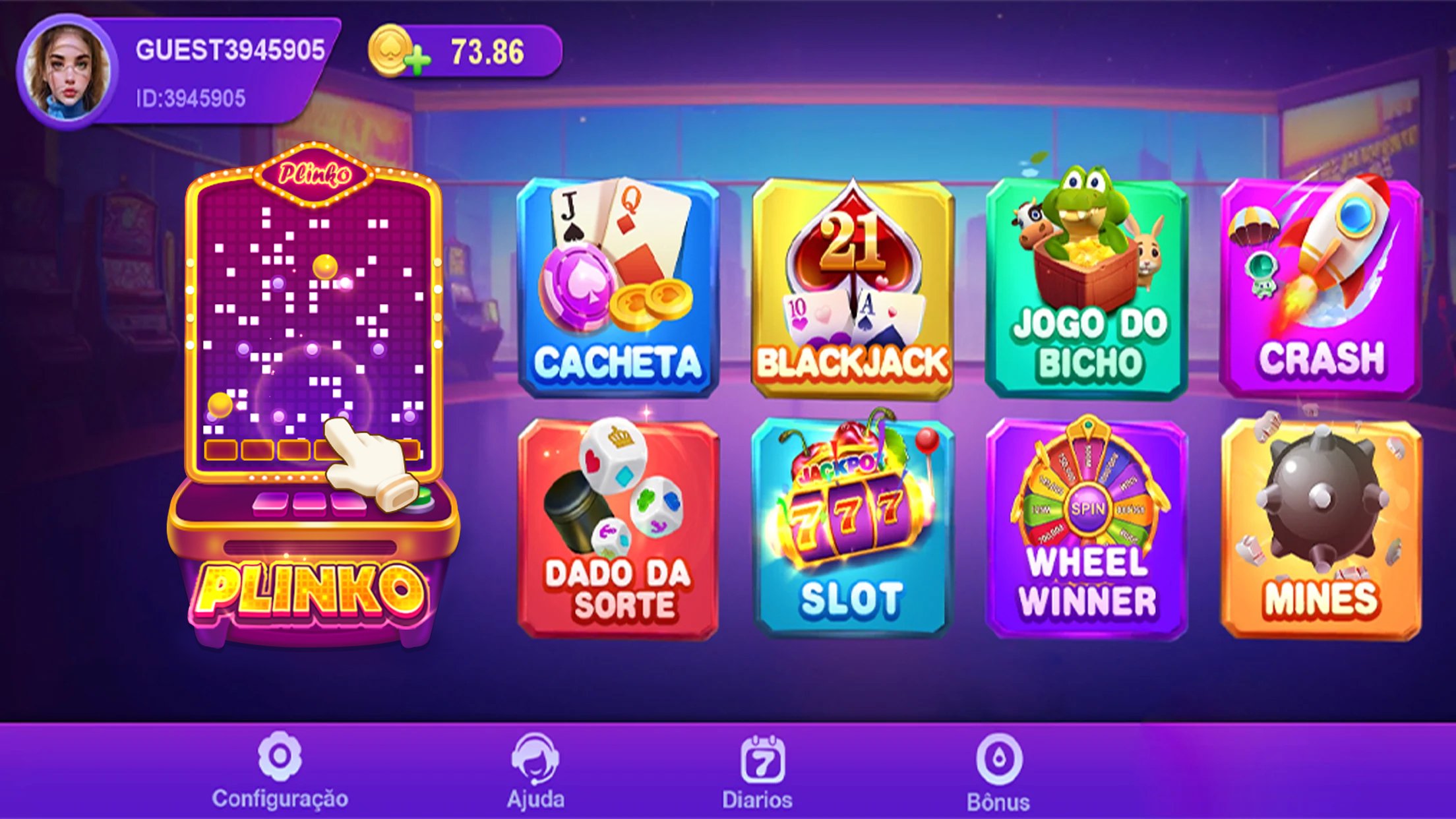Screen dimensions: 1456x819
Task: Open the 777 Slot jackpot game
Action: click(x=851, y=528)
